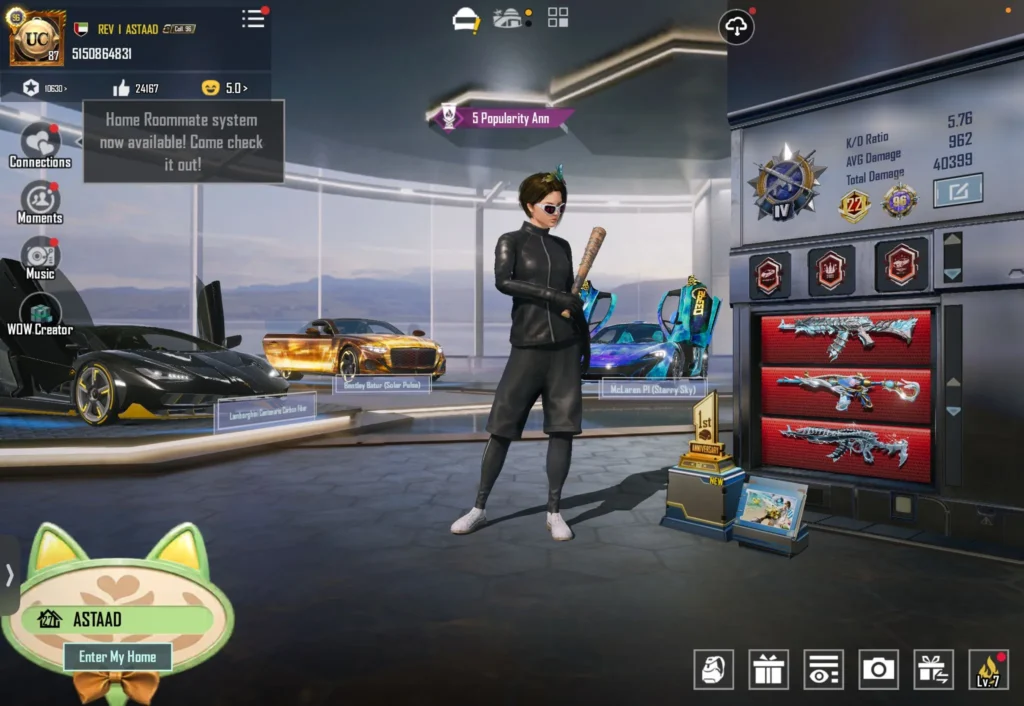Screen dimensions: 1024x706
Task: Open the Connections panel
Action: [x=40, y=146]
